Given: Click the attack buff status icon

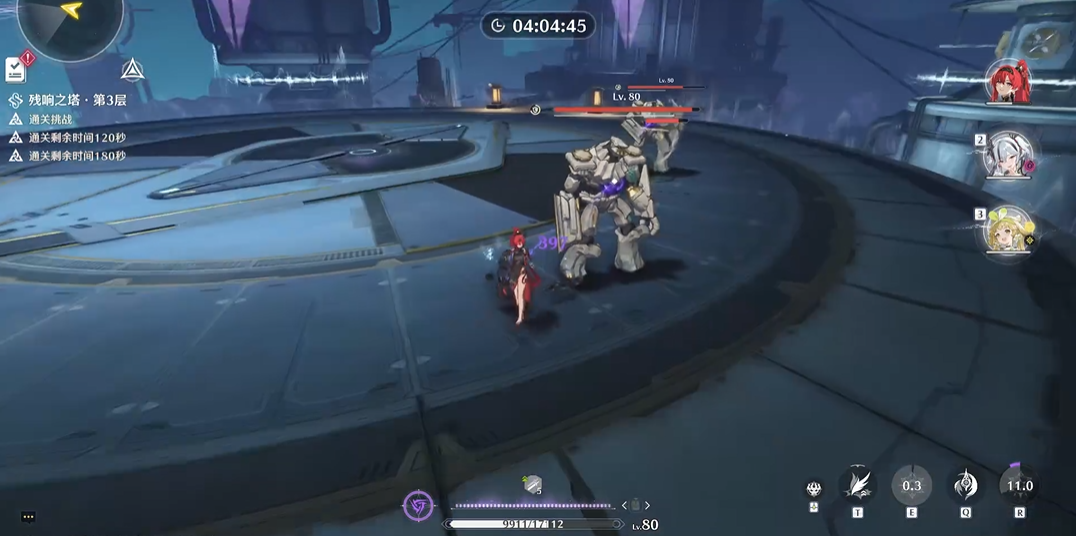Looking at the screenshot, I should click(532, 484).
